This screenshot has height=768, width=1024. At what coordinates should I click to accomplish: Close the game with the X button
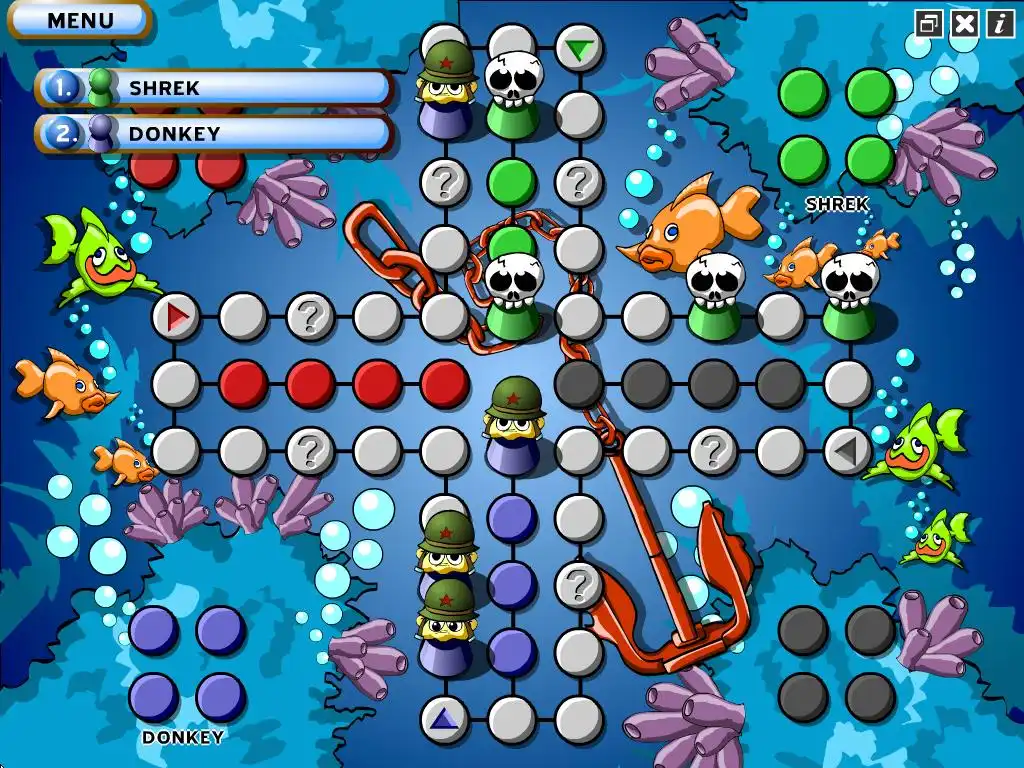tap(964, 23)
